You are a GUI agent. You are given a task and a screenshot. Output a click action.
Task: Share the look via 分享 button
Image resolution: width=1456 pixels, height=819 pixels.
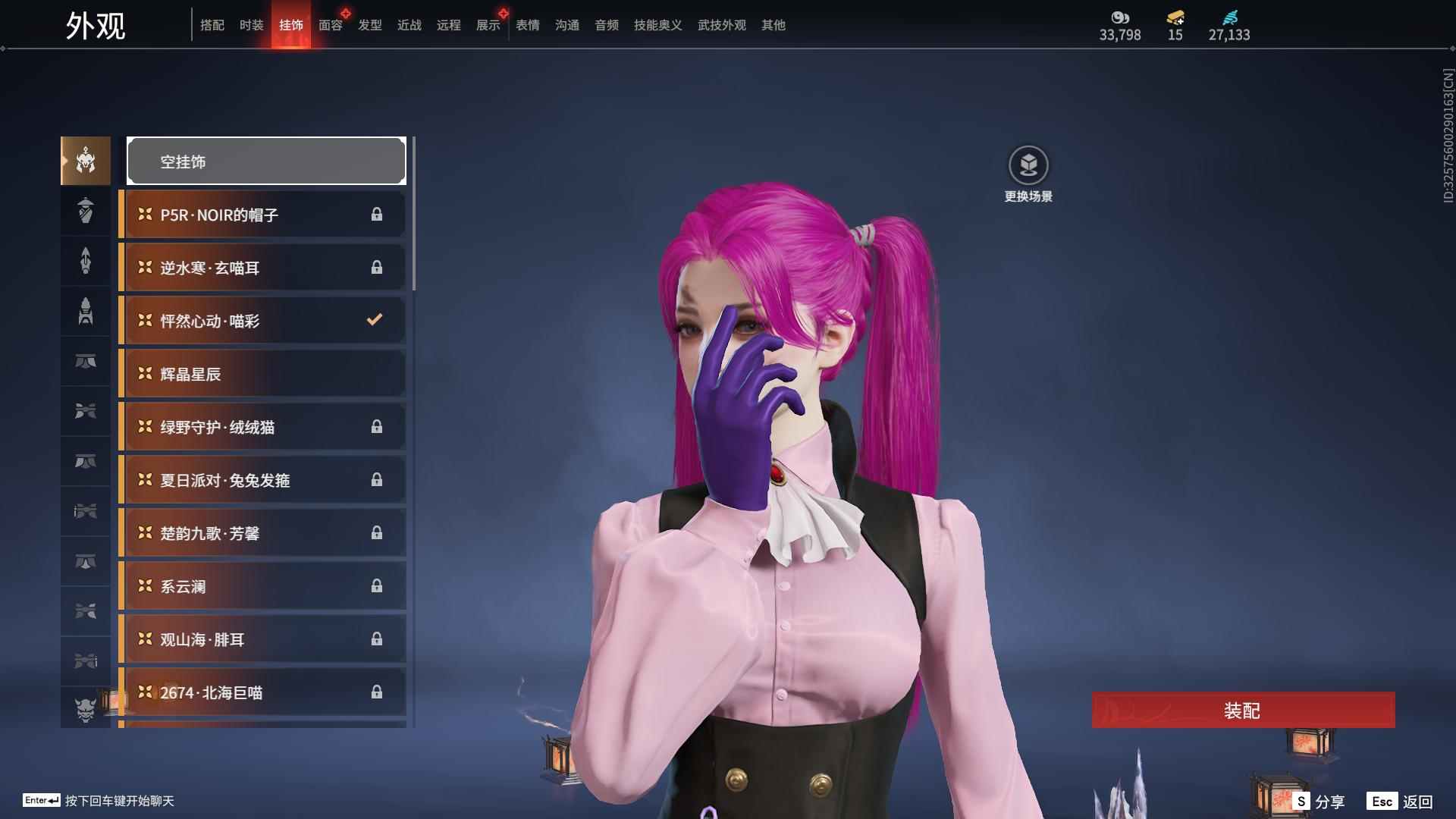tap(1319, 801)
